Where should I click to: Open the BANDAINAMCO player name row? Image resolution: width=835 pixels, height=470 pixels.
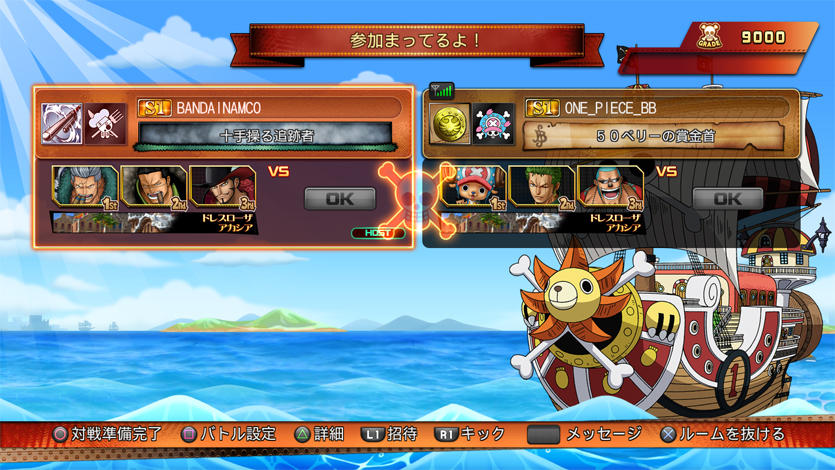(268, 108)
